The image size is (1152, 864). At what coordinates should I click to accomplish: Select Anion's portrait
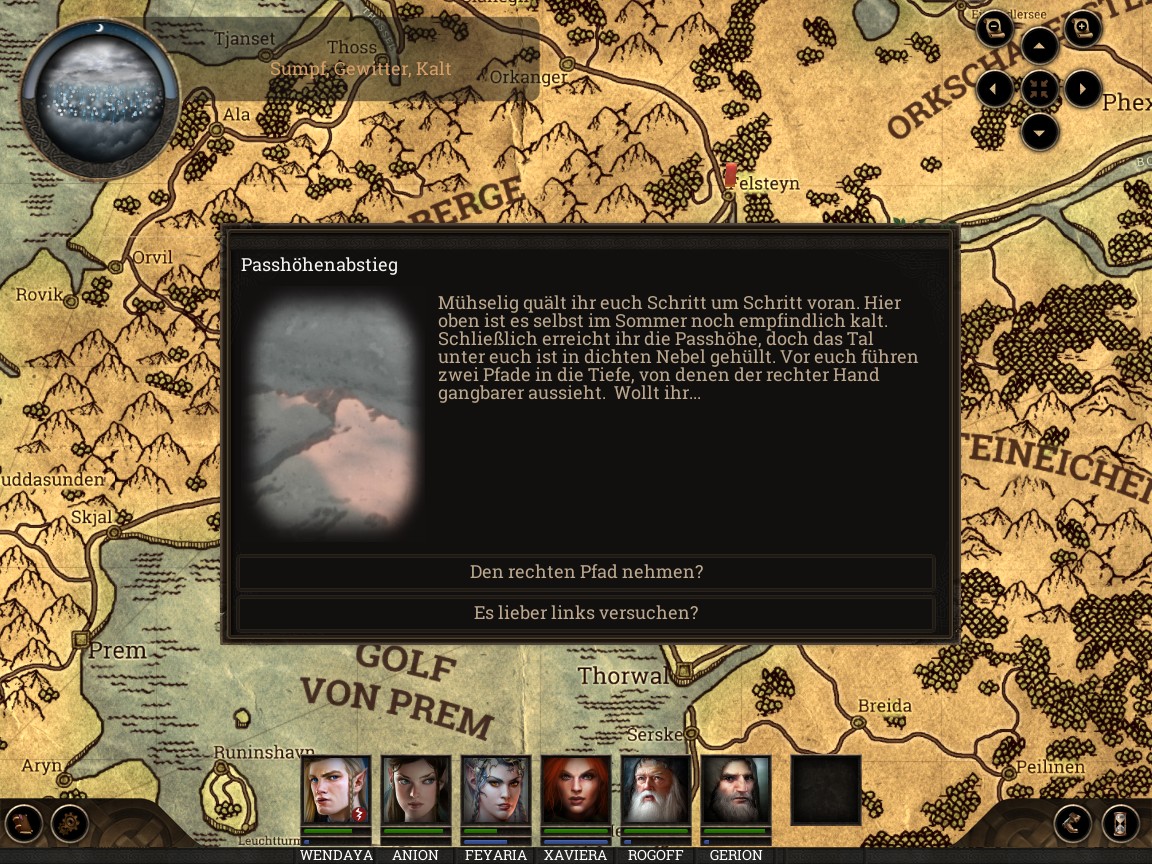tap(416, 790)
